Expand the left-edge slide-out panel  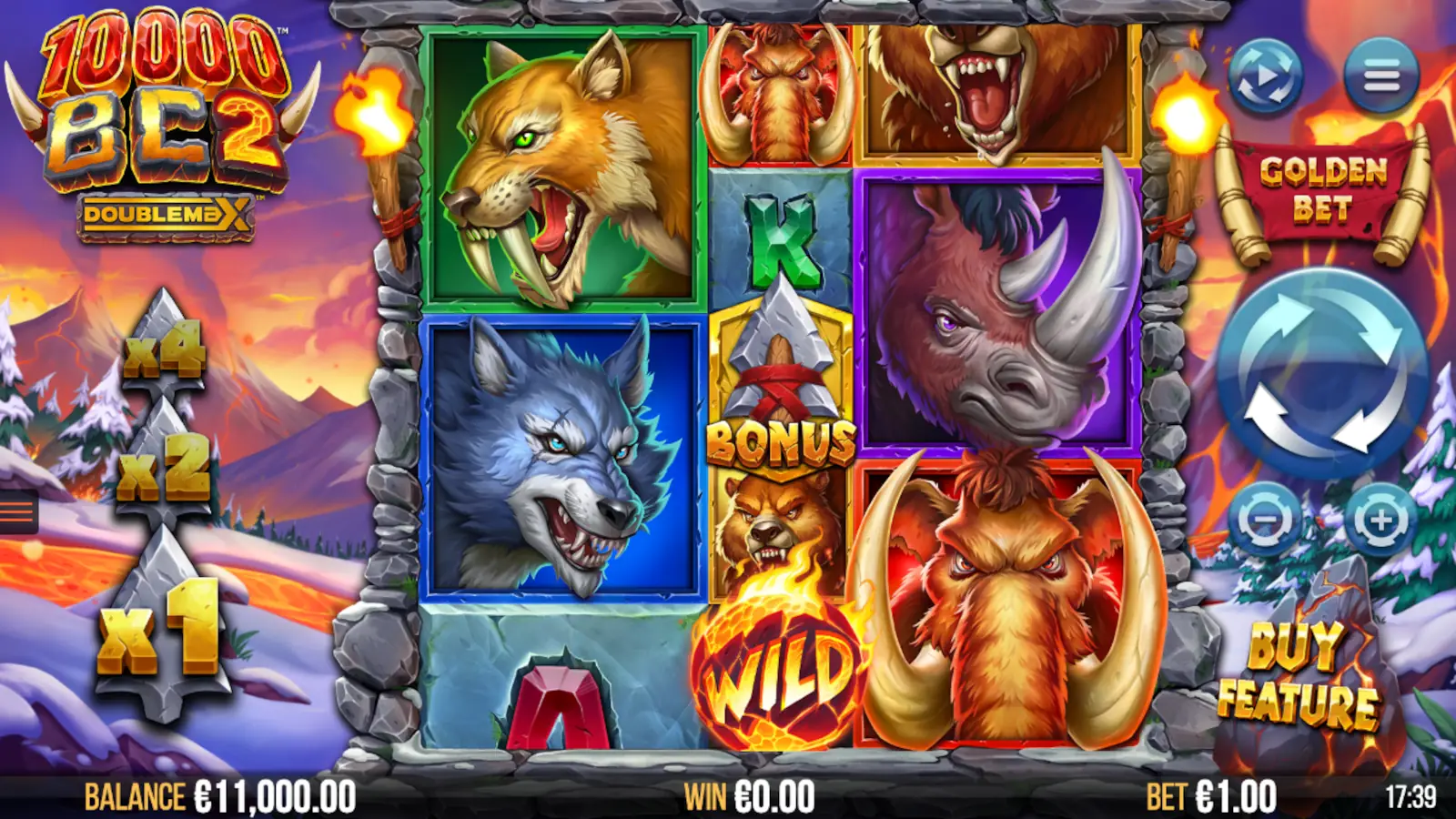tap(14, 510)
